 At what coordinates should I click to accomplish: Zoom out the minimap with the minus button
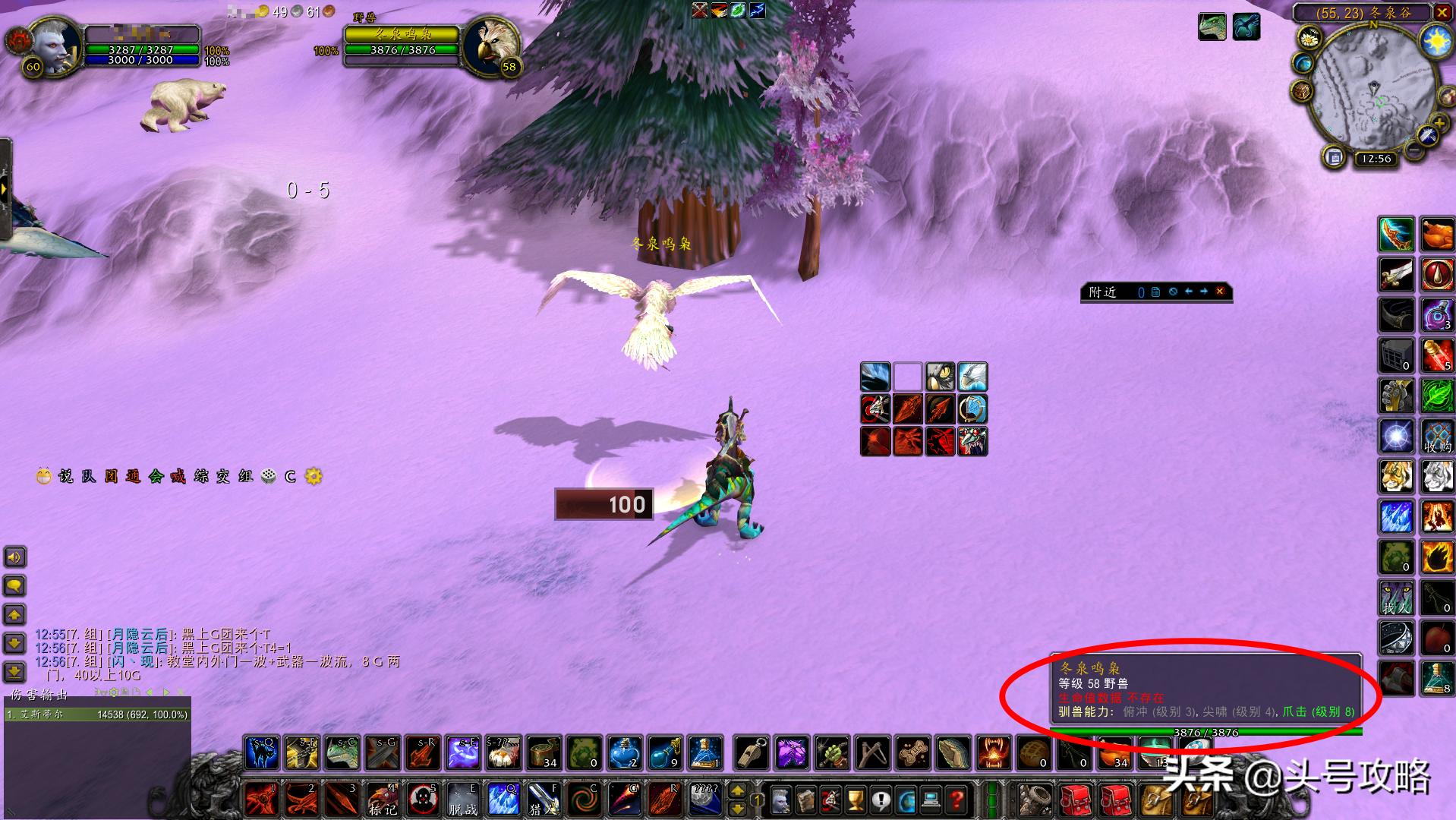click(x=1413, y=150)
